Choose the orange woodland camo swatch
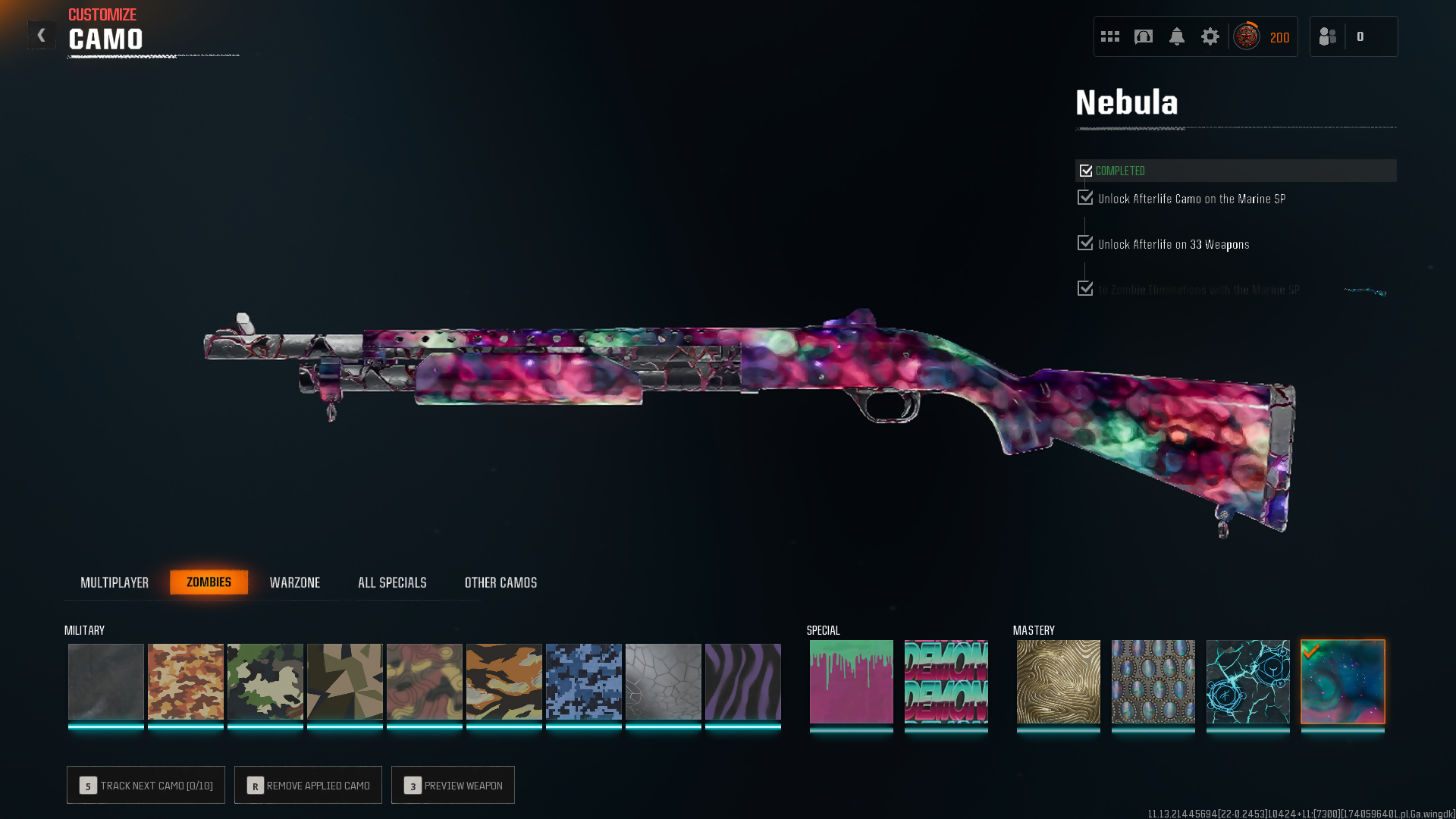Viewport: 1456px width, 819px height. (186, 681)
